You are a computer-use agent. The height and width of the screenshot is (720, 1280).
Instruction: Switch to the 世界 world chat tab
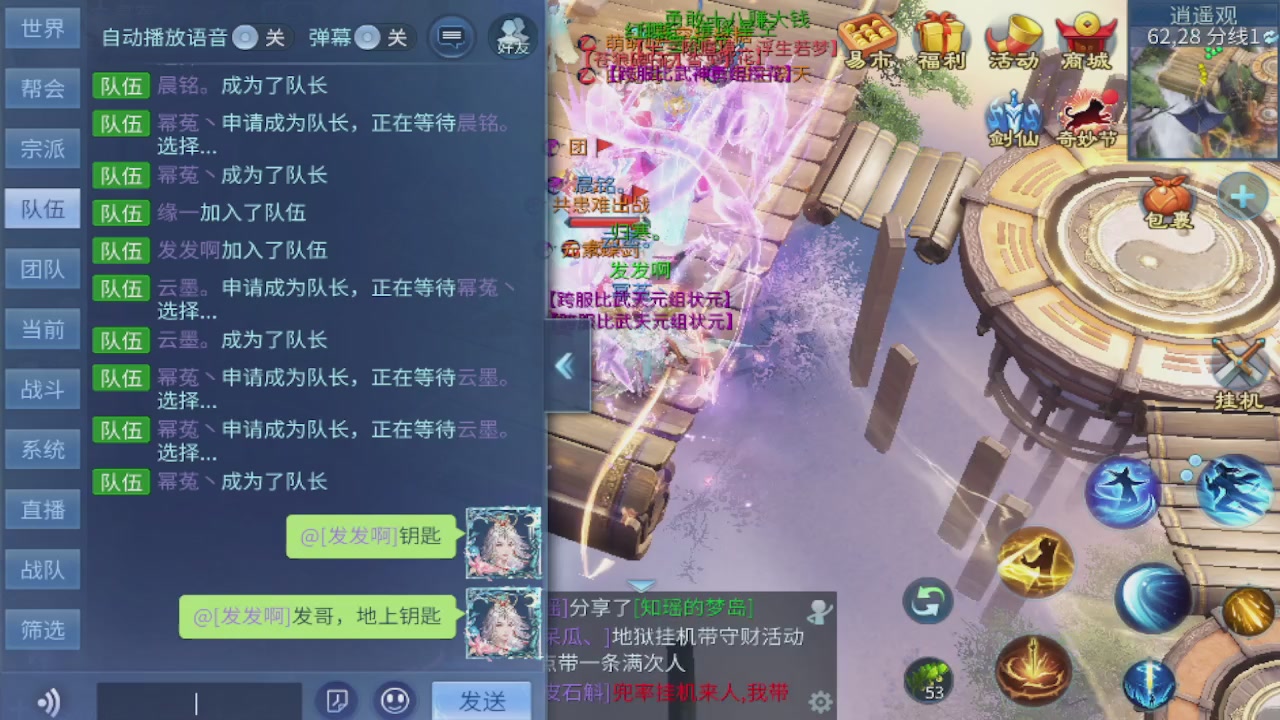point(41,28)
